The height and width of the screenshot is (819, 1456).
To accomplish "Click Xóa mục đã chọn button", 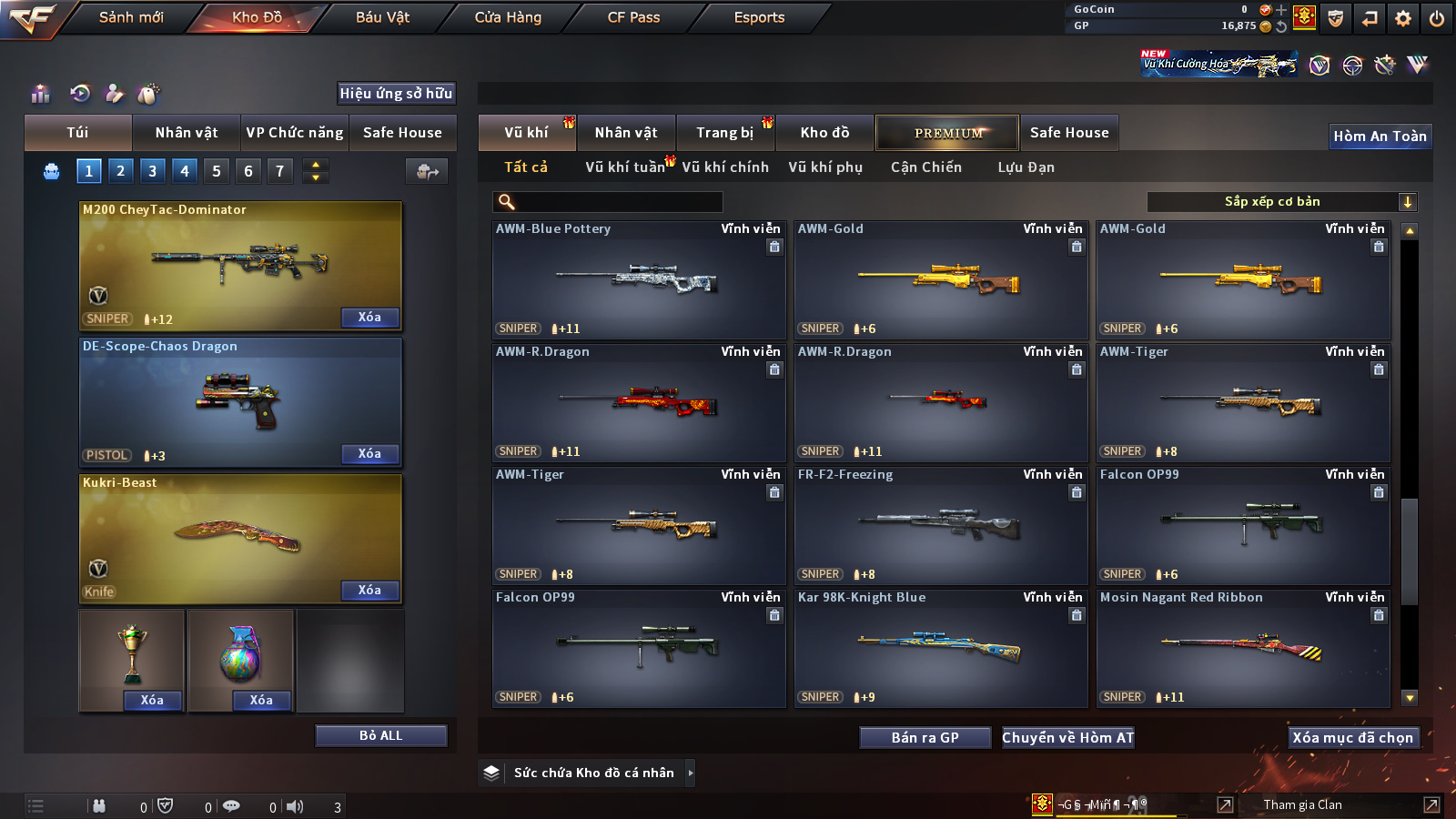I will tap(1352, 738).
